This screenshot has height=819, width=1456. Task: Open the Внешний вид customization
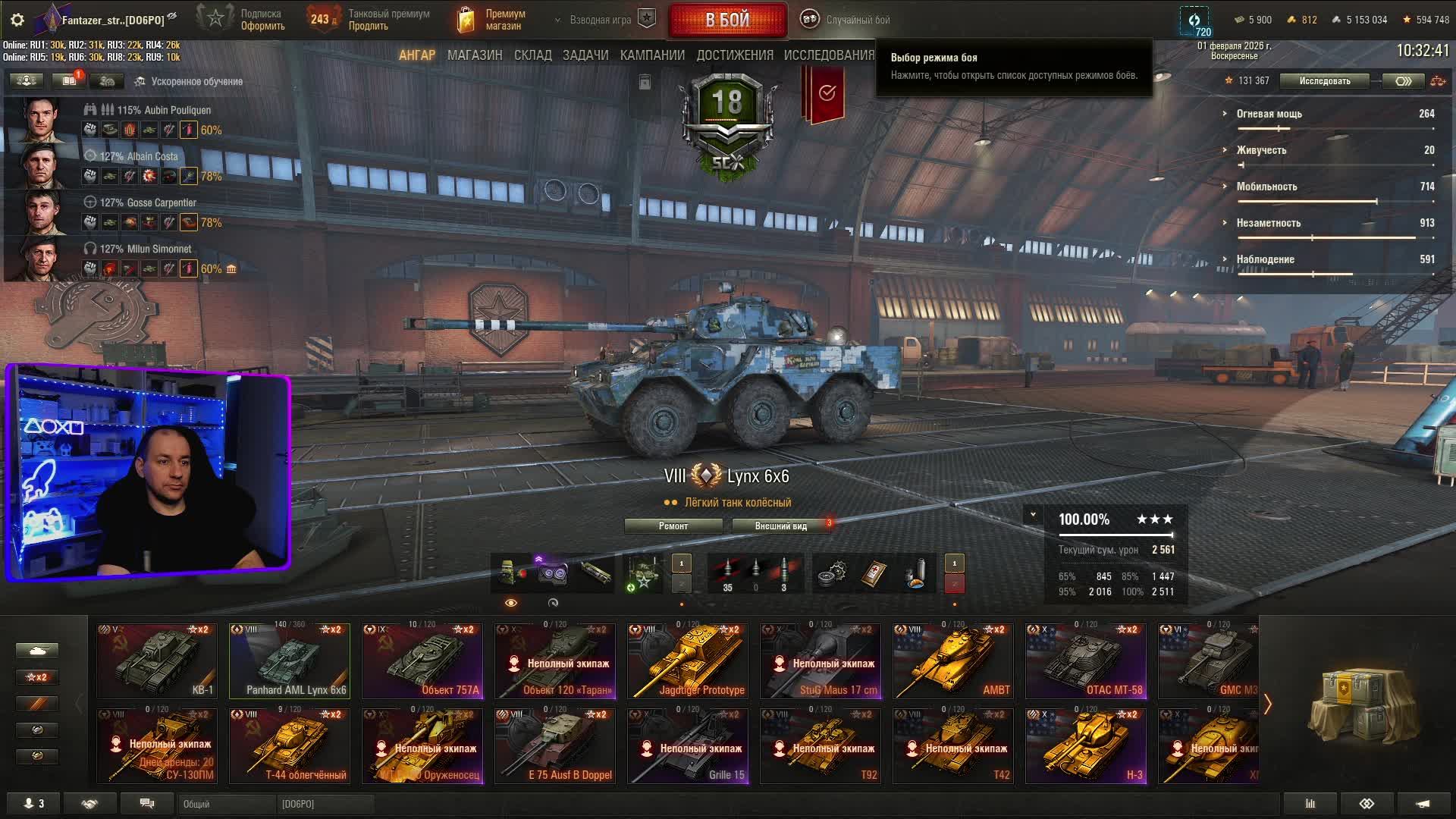tap(780, 526)
